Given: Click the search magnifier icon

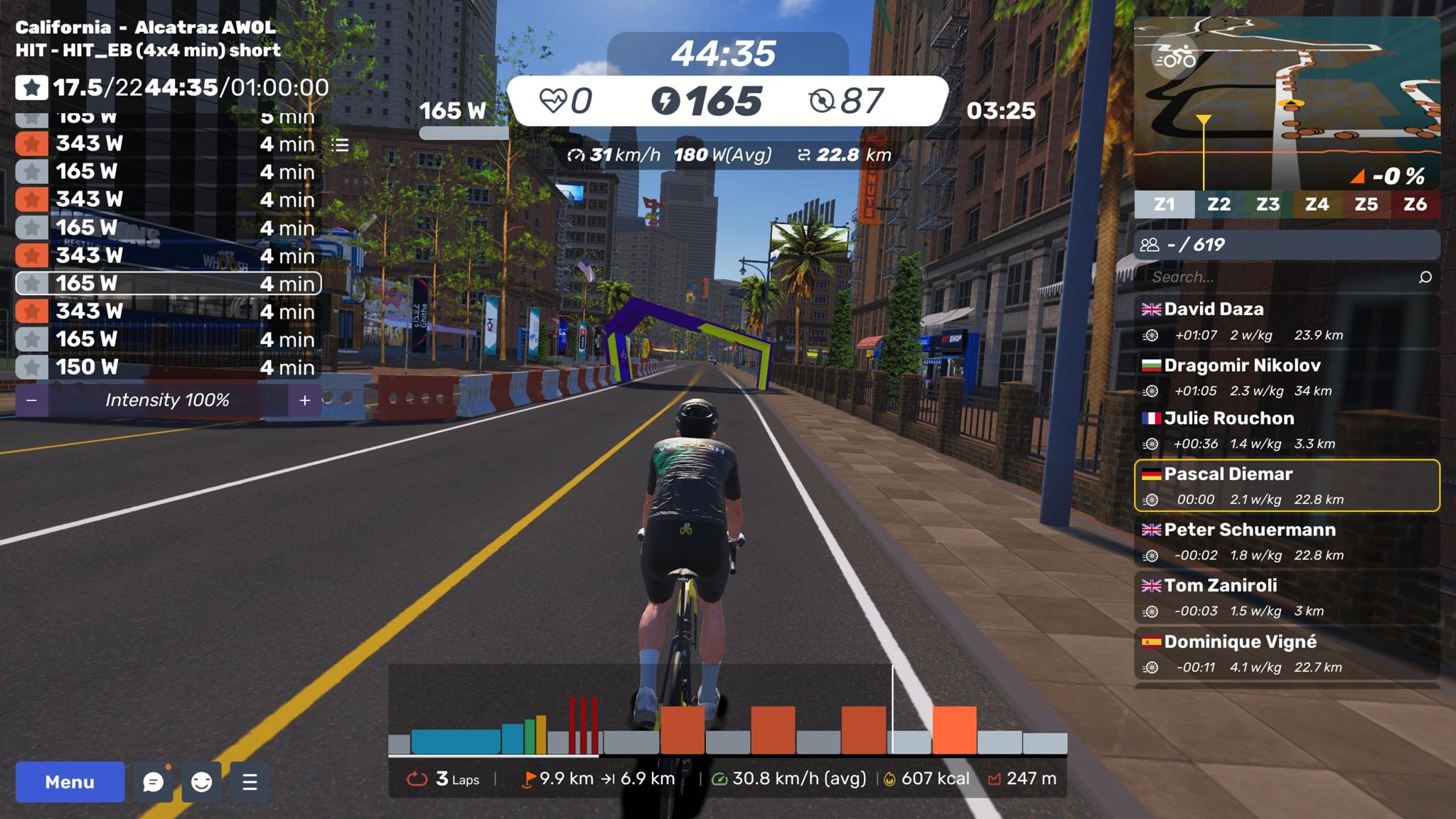Looking at the screenshot, I should click(x=1425, y=277).
